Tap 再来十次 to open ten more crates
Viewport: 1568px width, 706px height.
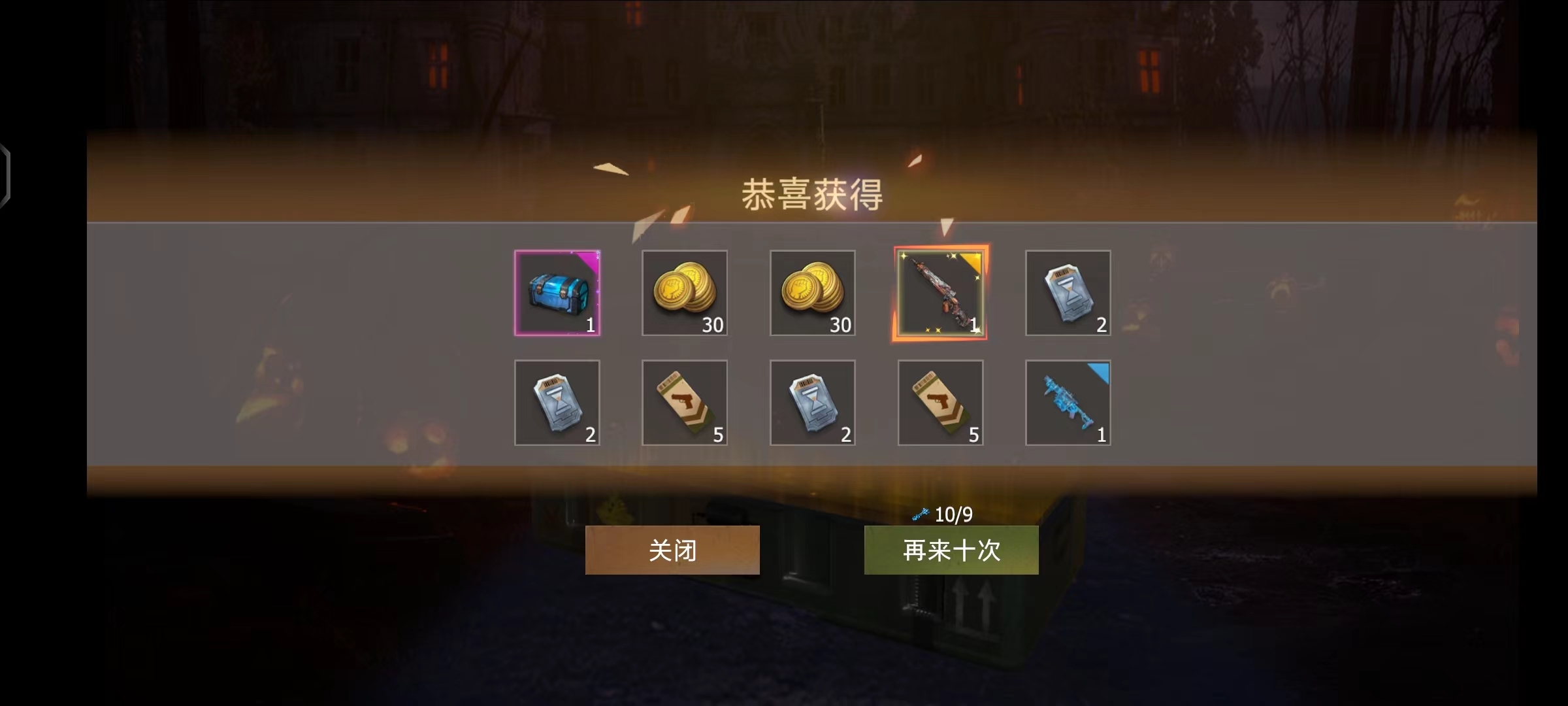[x=951, y=551]
